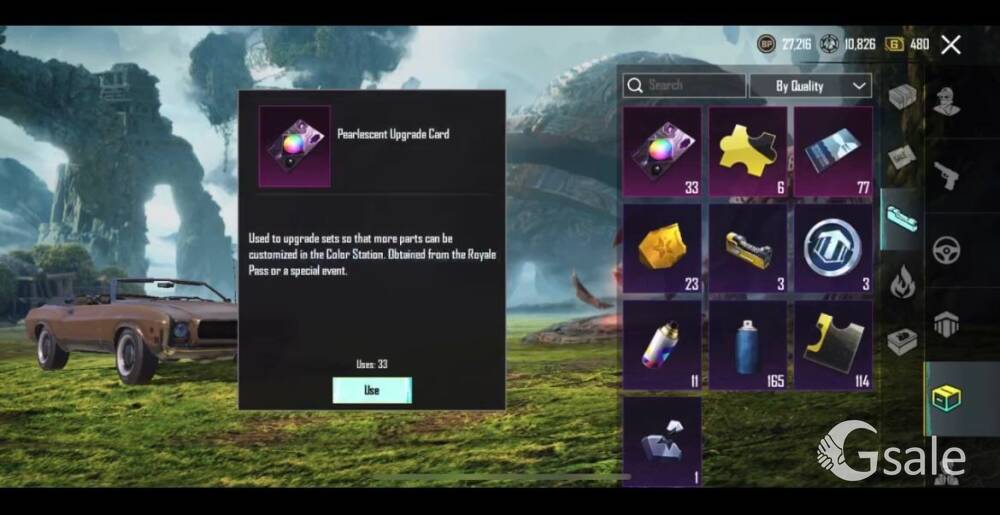The width and height of the screenshot is (1000, 515).
Task: Open the steering wheel vehicles category
Action: 945,250
